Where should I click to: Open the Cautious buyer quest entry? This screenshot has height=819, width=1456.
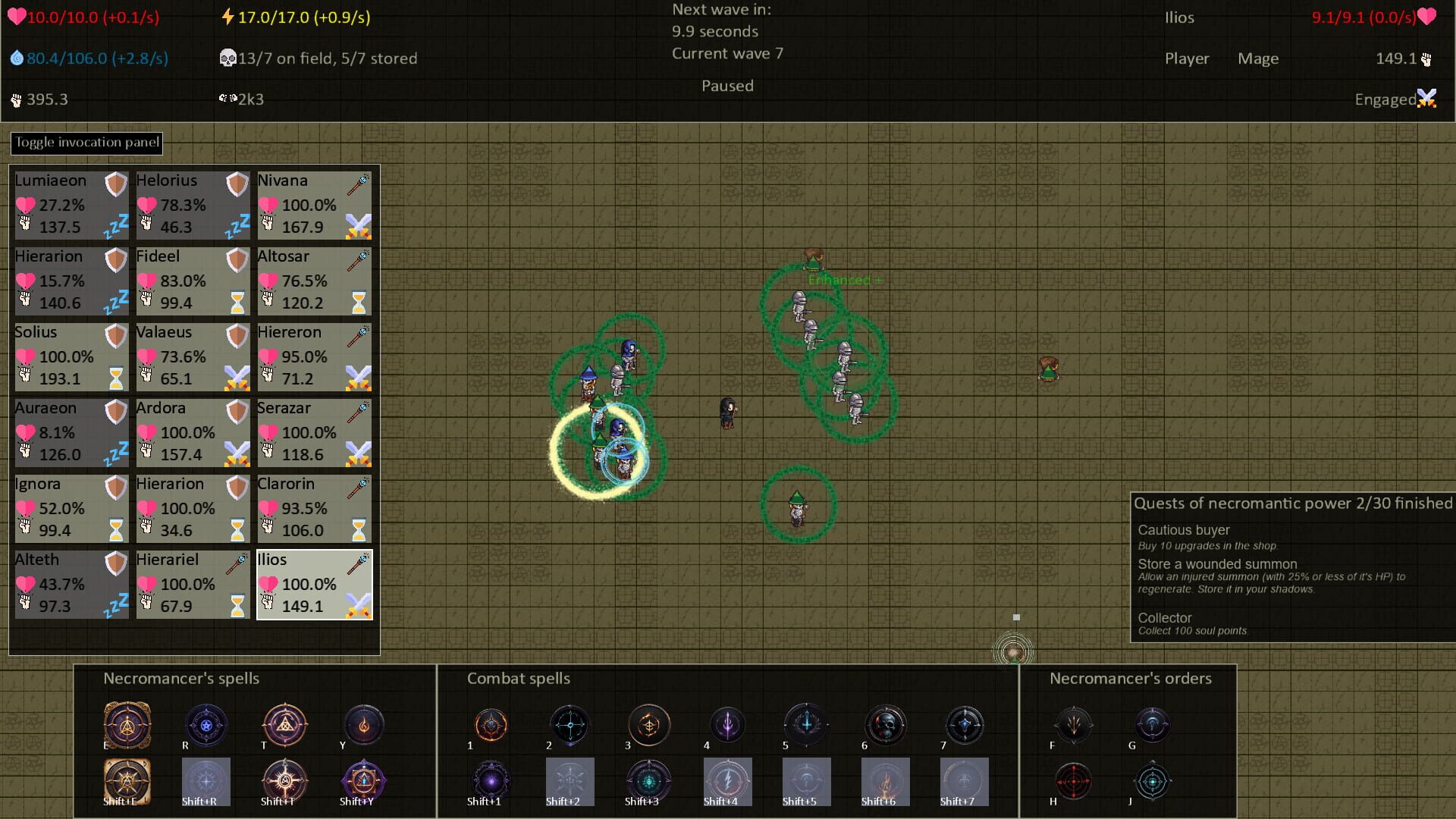point(1184,530)
